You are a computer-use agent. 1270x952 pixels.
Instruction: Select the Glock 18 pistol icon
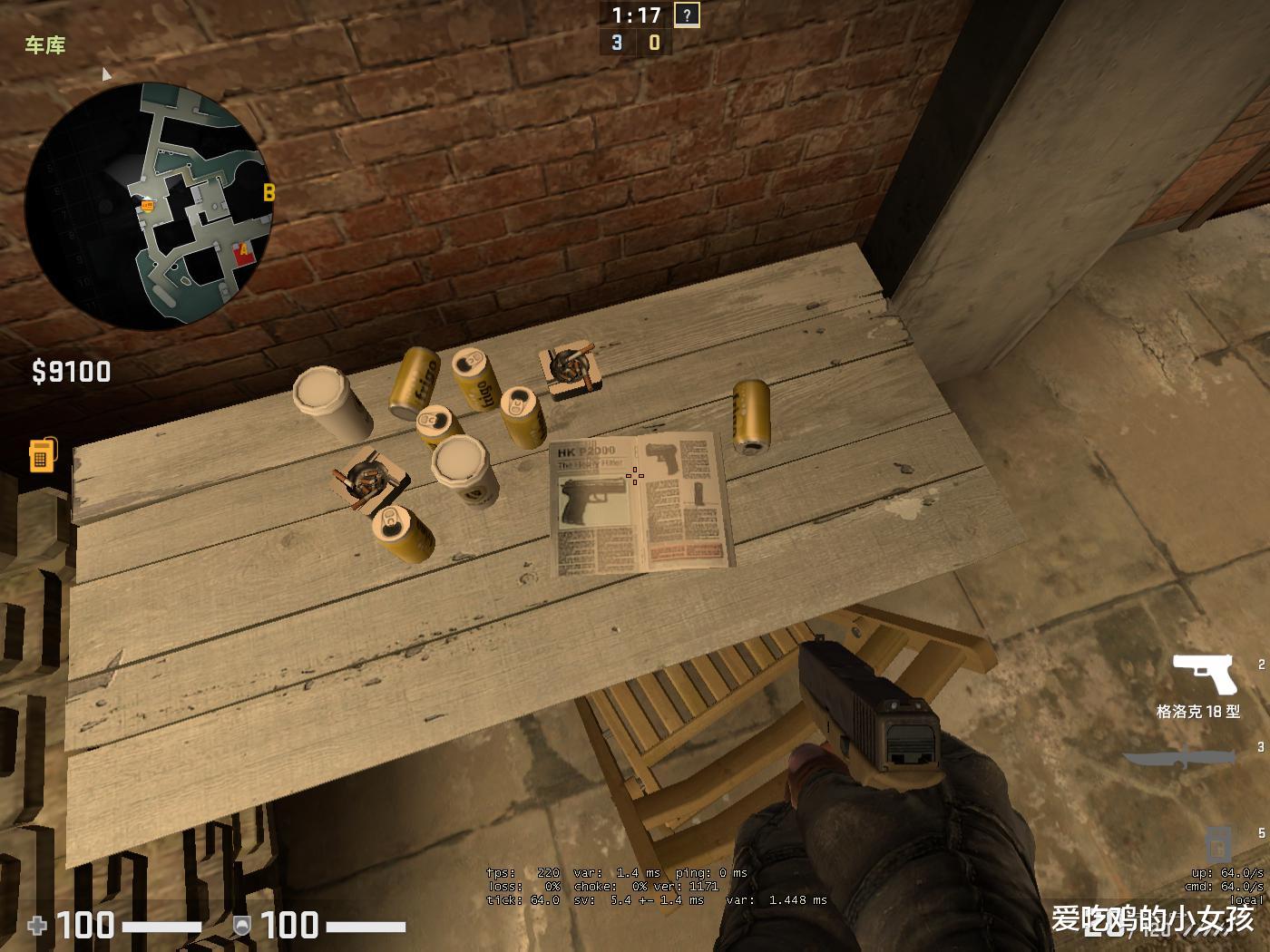pyautogui.click(x=1206, y=675)
